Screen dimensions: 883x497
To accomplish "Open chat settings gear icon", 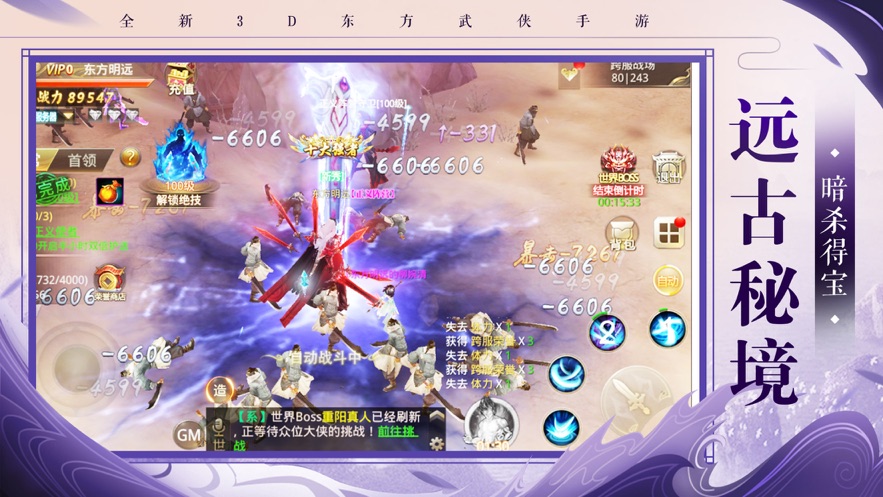I will point(436,442).
